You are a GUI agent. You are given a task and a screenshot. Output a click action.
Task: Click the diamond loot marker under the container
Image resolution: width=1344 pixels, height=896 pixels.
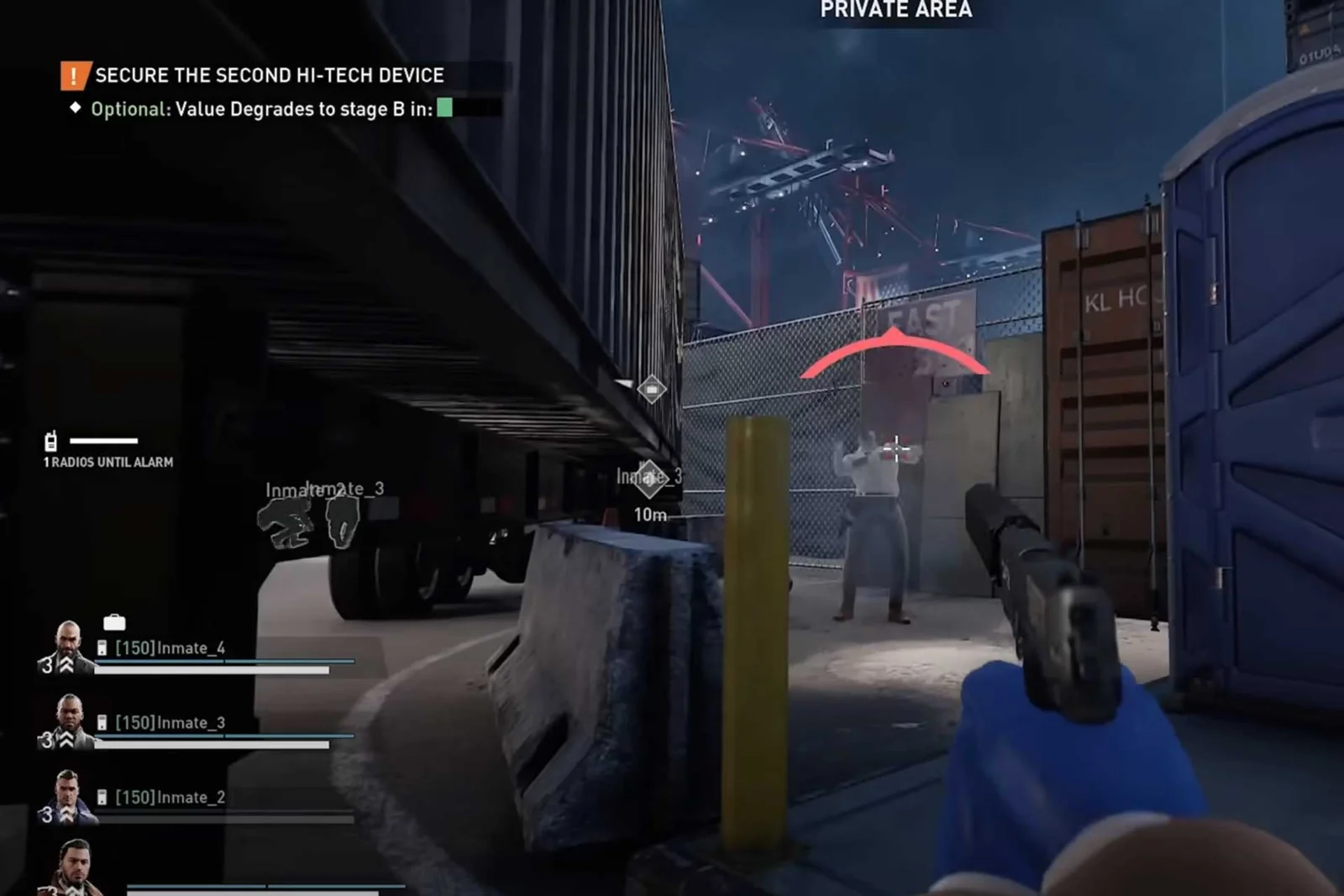(652, 389)
